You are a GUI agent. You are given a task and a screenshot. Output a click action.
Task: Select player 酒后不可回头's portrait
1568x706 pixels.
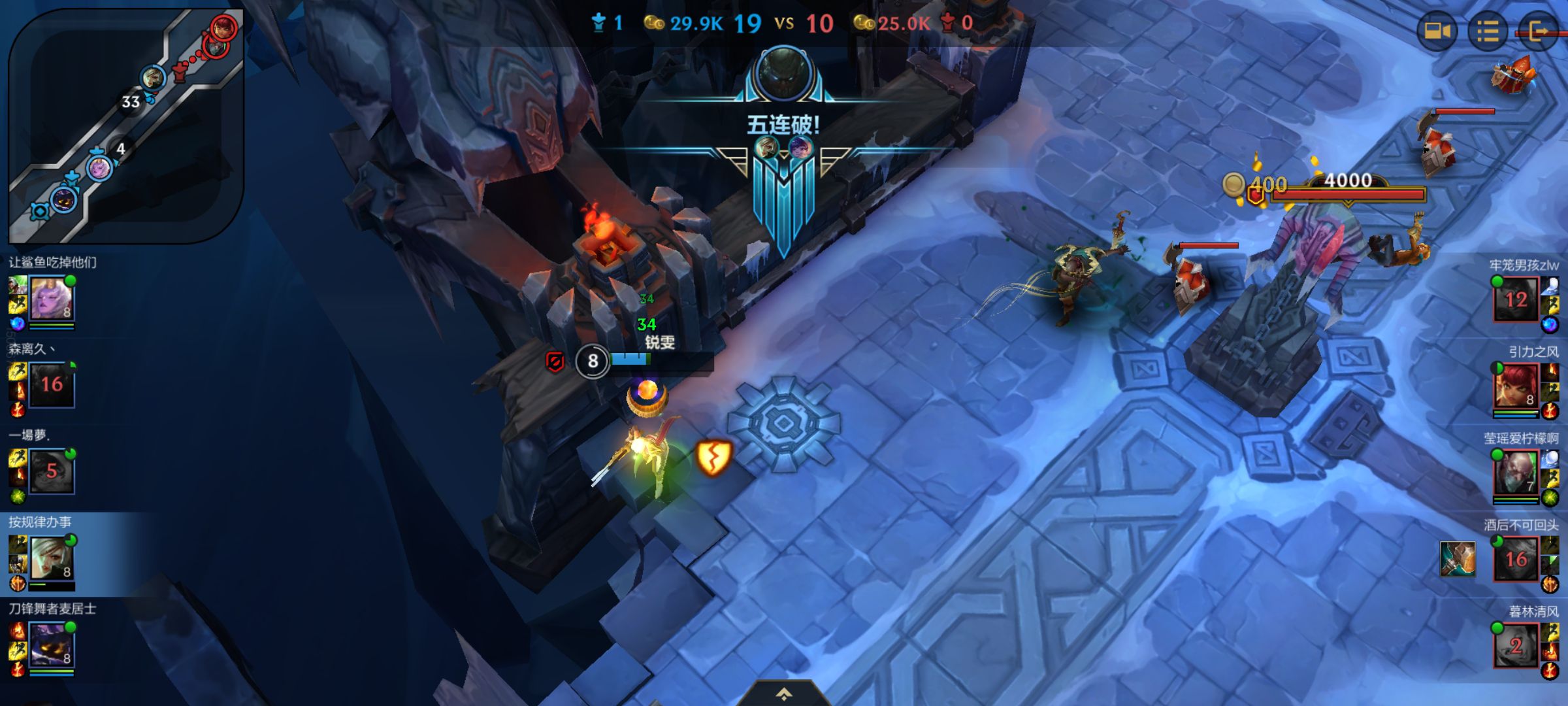(1516, 559)
